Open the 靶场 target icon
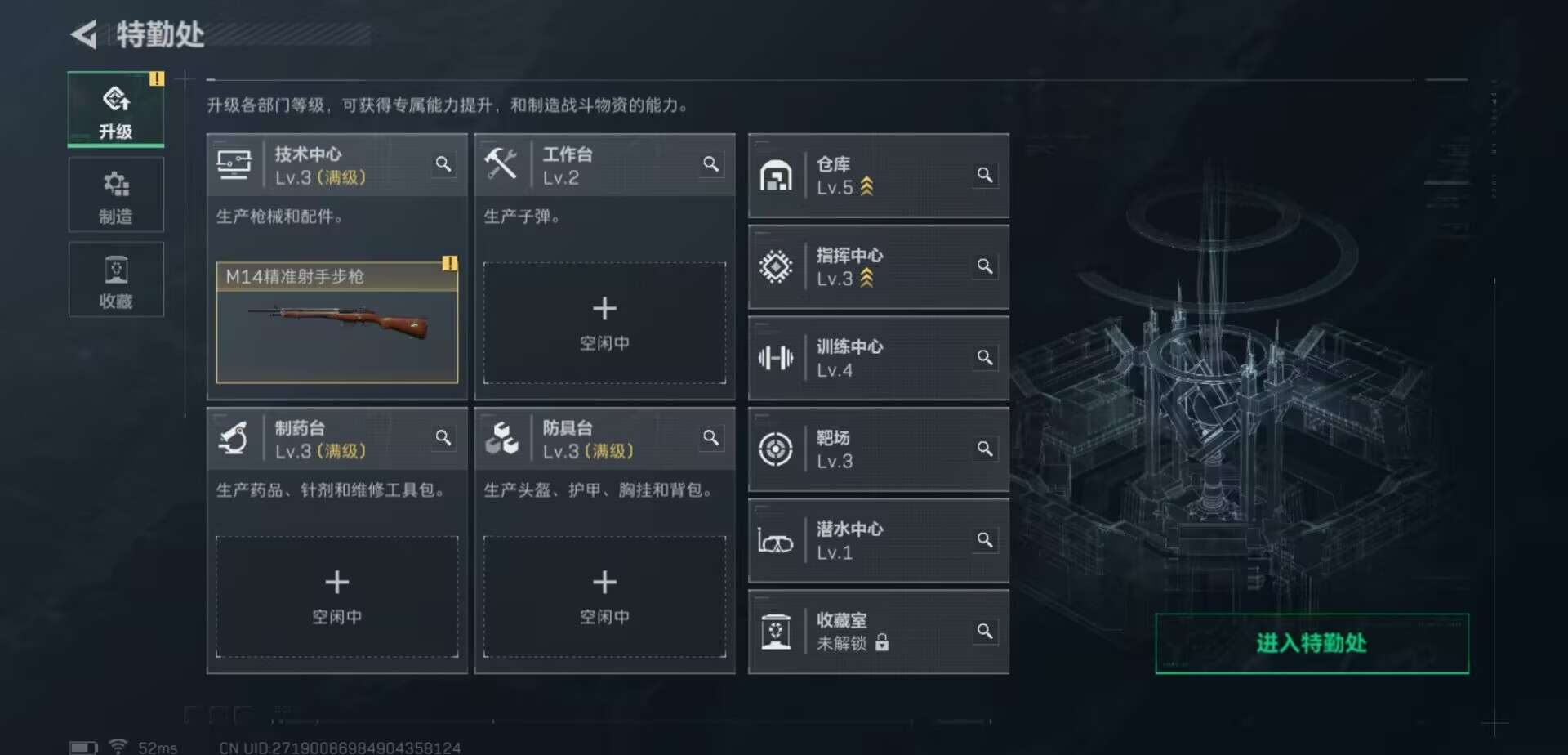The height and width of the screenshot is (755, 1568). point(776,449)
